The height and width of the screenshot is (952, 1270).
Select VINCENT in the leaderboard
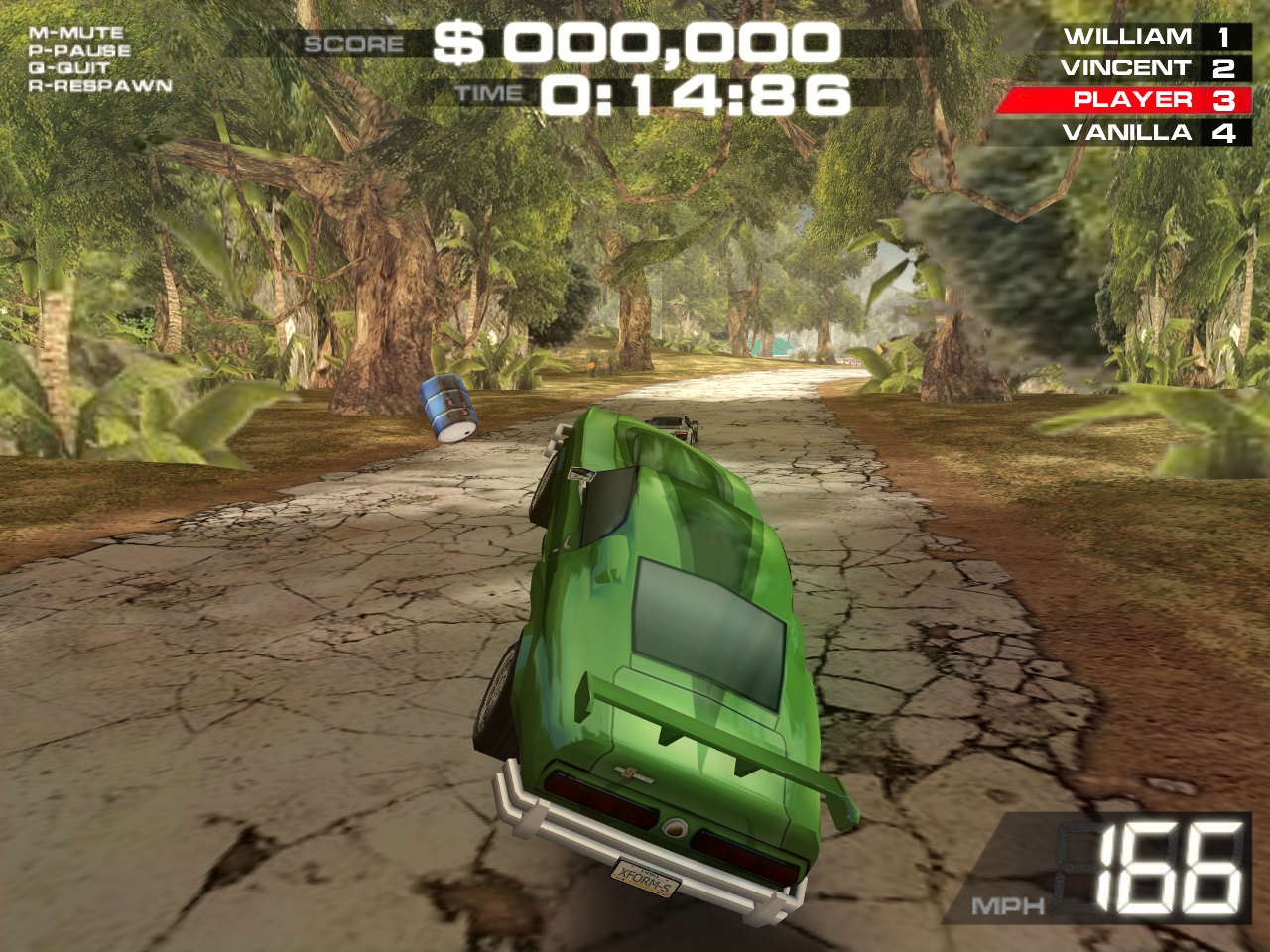[1126, 67]
